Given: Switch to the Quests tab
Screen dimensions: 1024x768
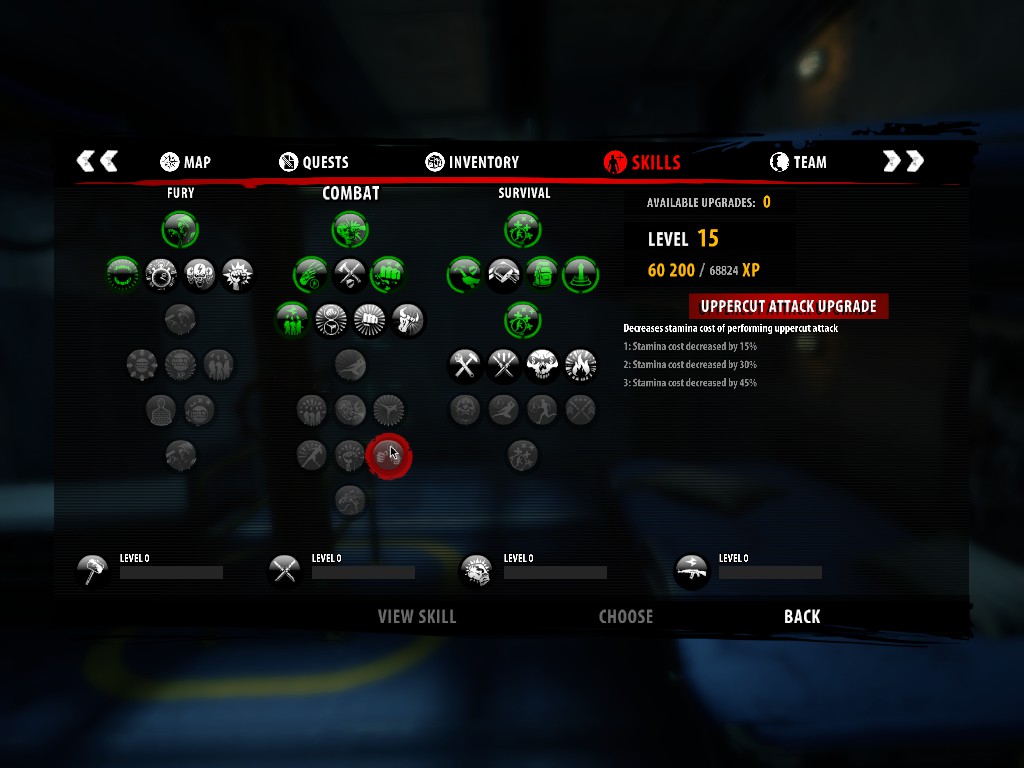Looking at the screenshot, I should tap(314, 162).
